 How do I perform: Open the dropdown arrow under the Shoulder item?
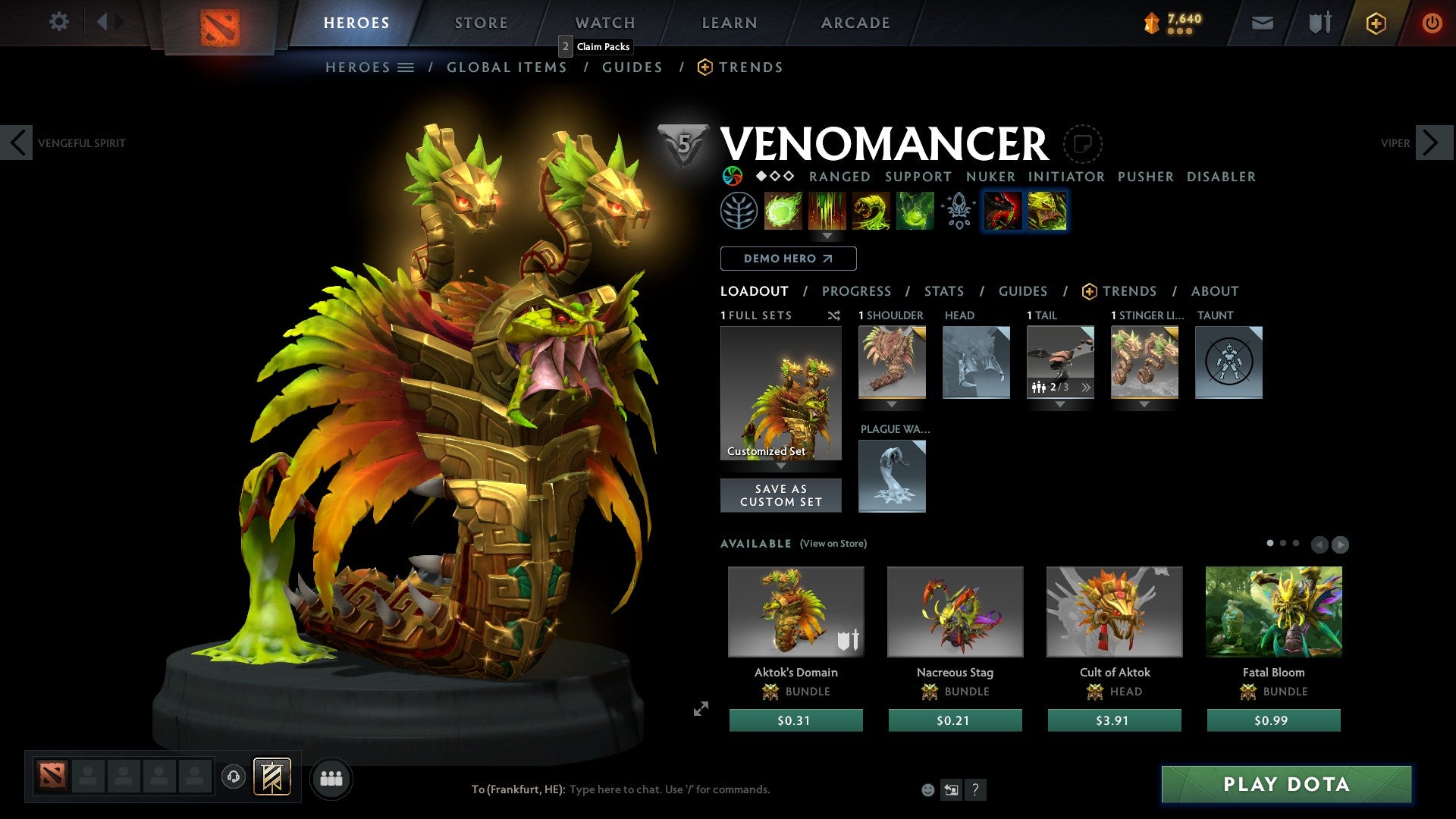892,404
